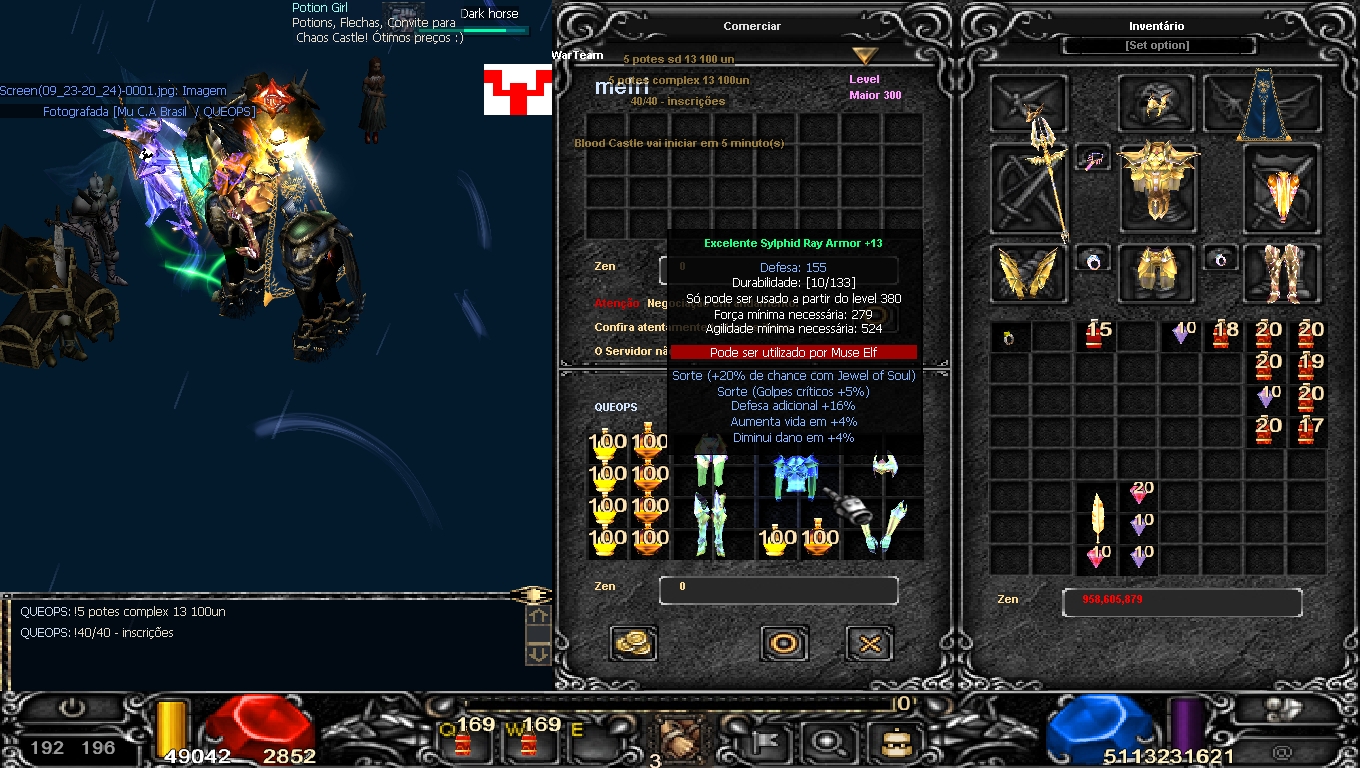Click the magnifying glass HUD button
The height and width of the screenshot is (768, 1360).
[827, 743]
